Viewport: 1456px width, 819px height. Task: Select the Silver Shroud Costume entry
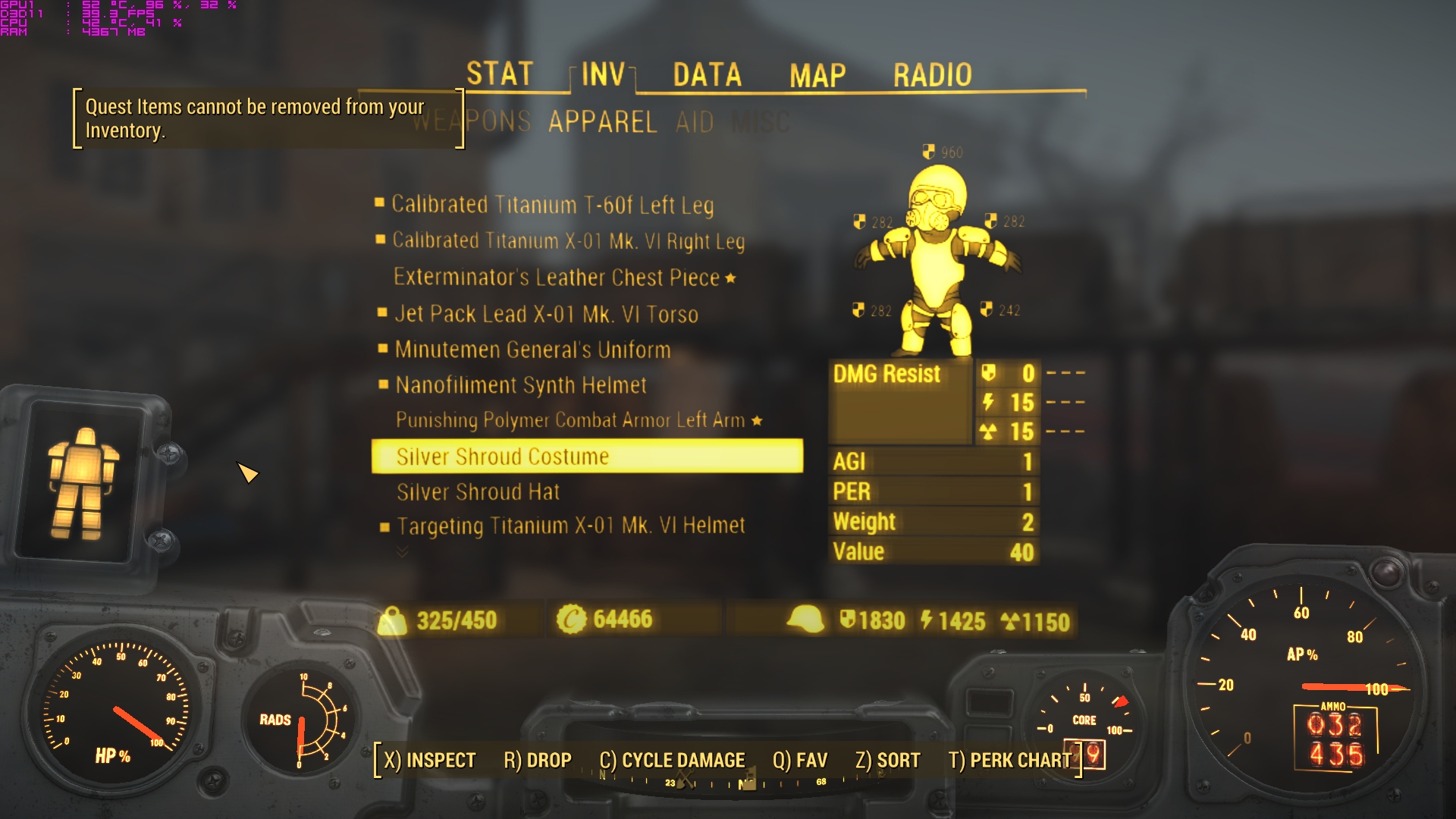click(502, 456)
